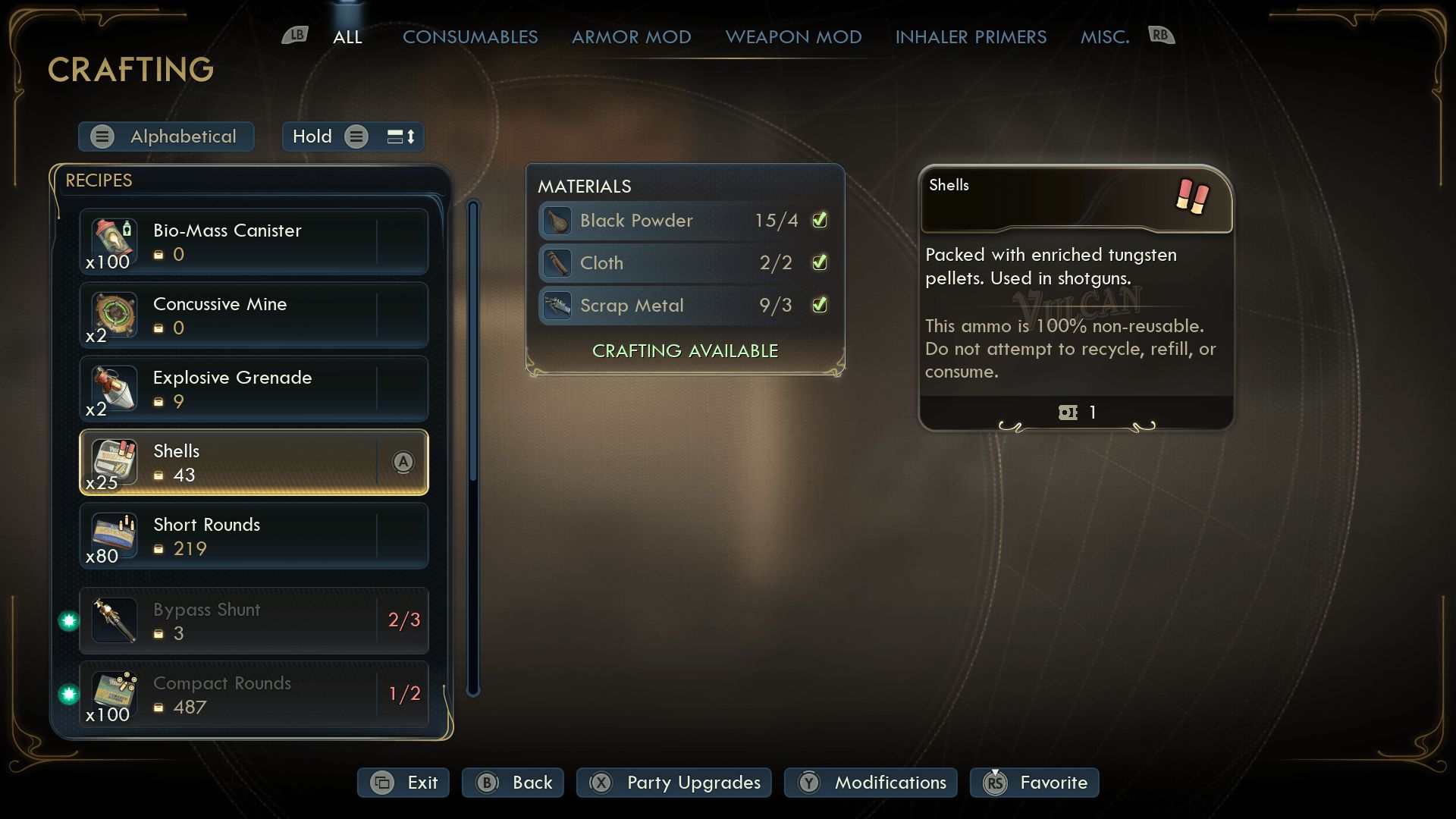
Task: Choose the Concussive Mine recipe
Action: coord(253,315)
